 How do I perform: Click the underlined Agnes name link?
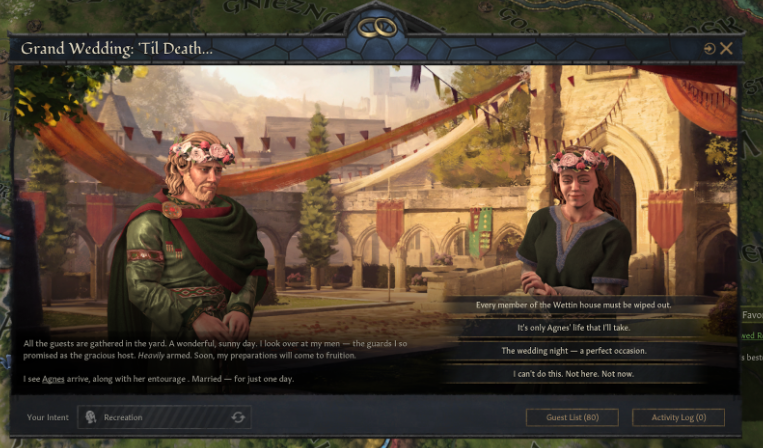(54, 379)
